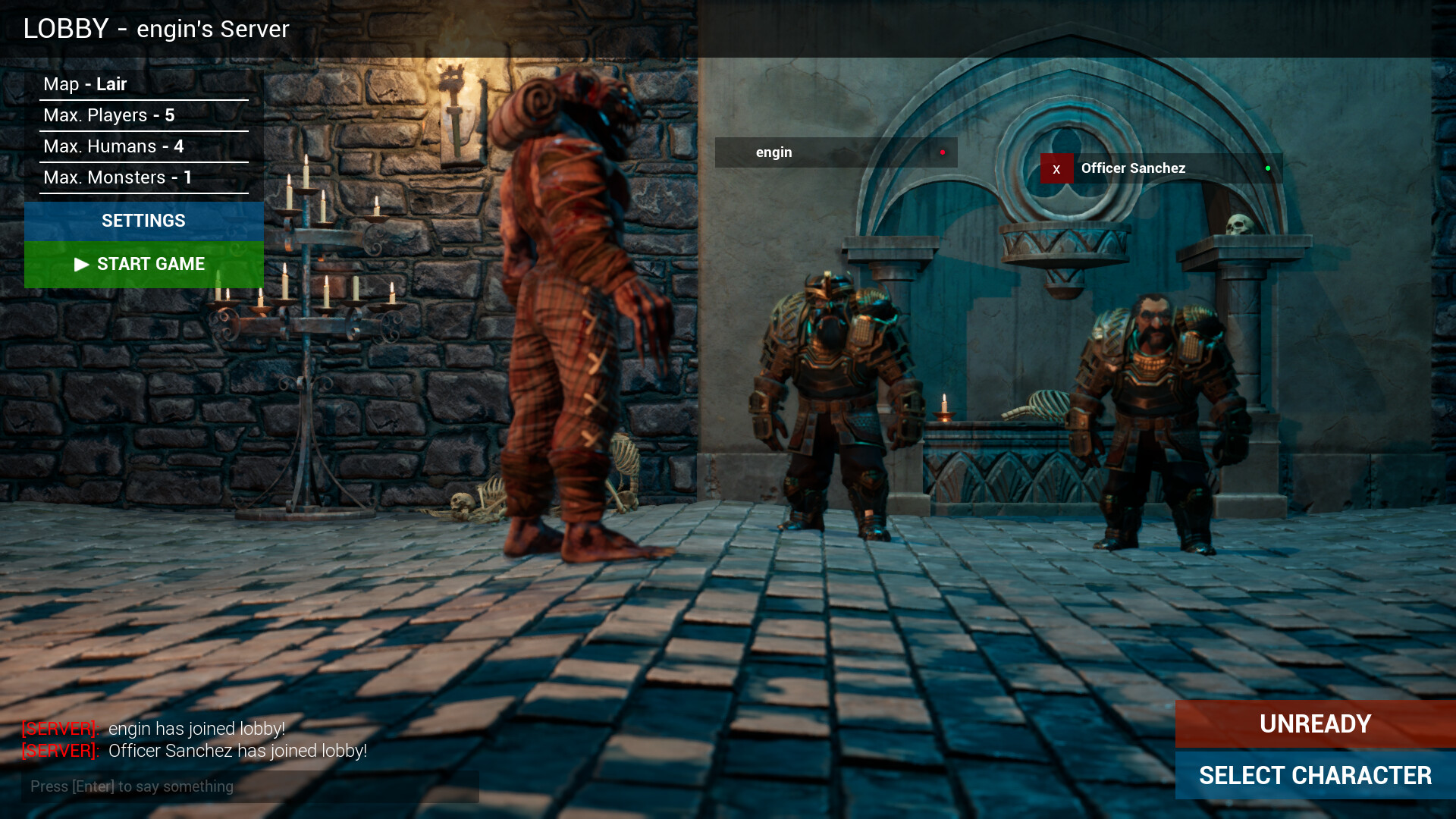Viewport: 1456px width, 819px height.
Task: Click the X to kick Officer Sanchez
Action: [1056, 168]
